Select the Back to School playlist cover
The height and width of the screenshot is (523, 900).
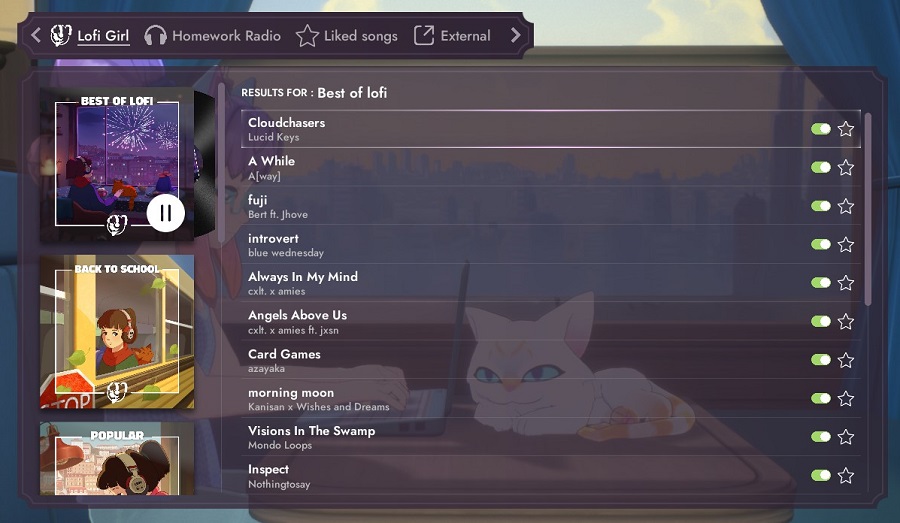(117, 331)
